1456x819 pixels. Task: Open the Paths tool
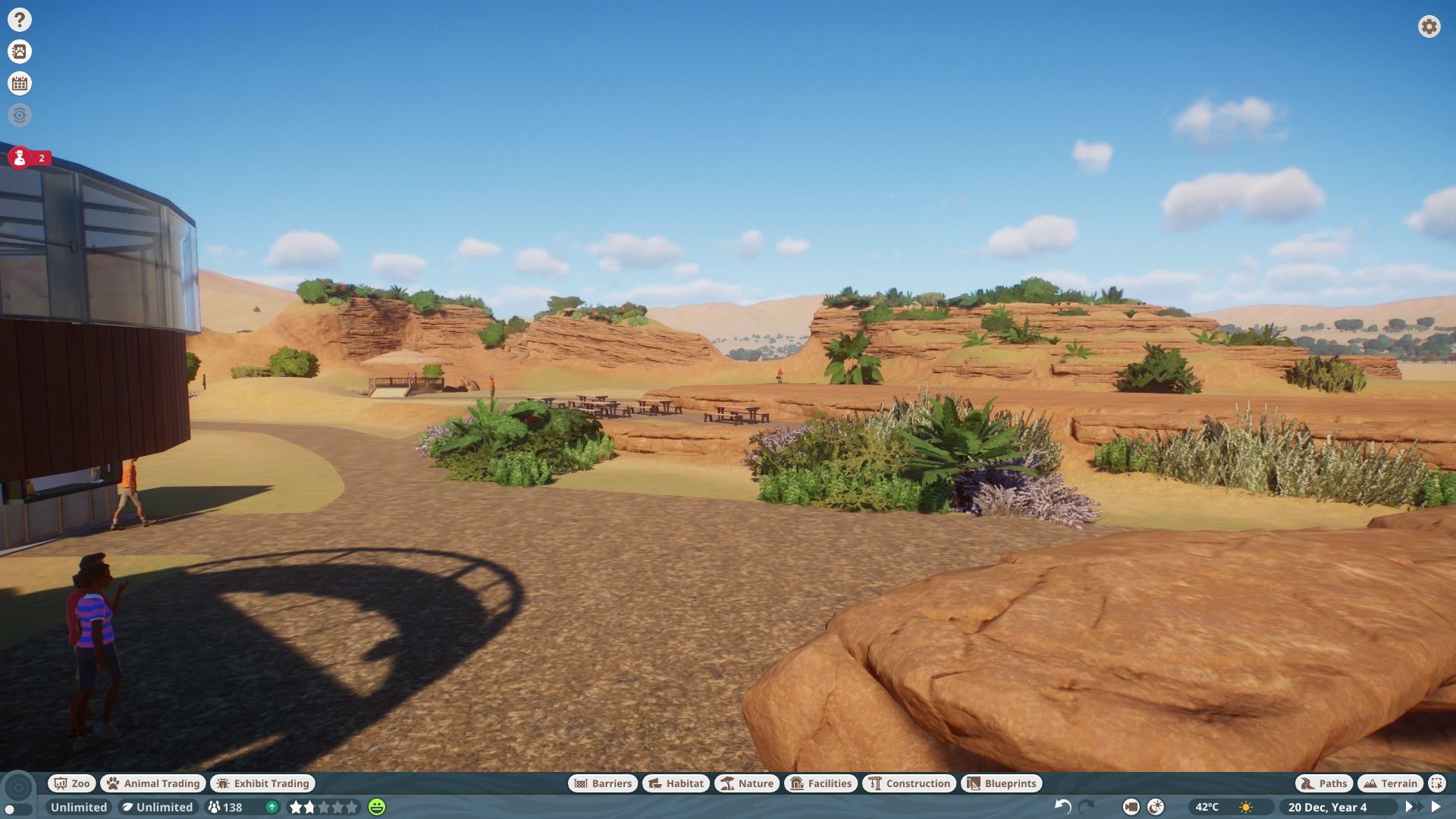(x=1323, y=783)
